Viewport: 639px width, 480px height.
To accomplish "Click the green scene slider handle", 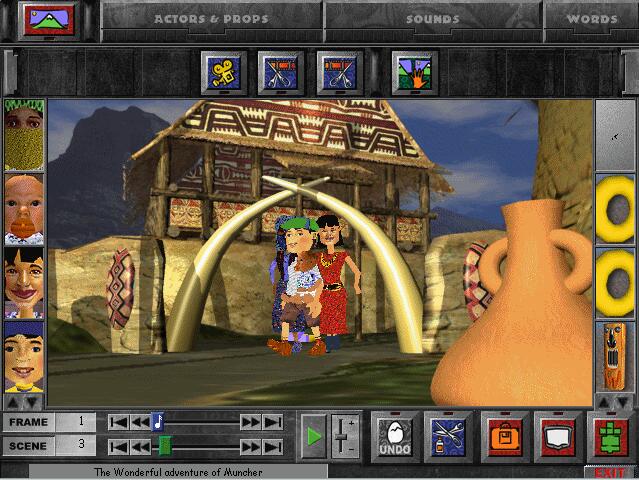I will [x=165, y=446].
